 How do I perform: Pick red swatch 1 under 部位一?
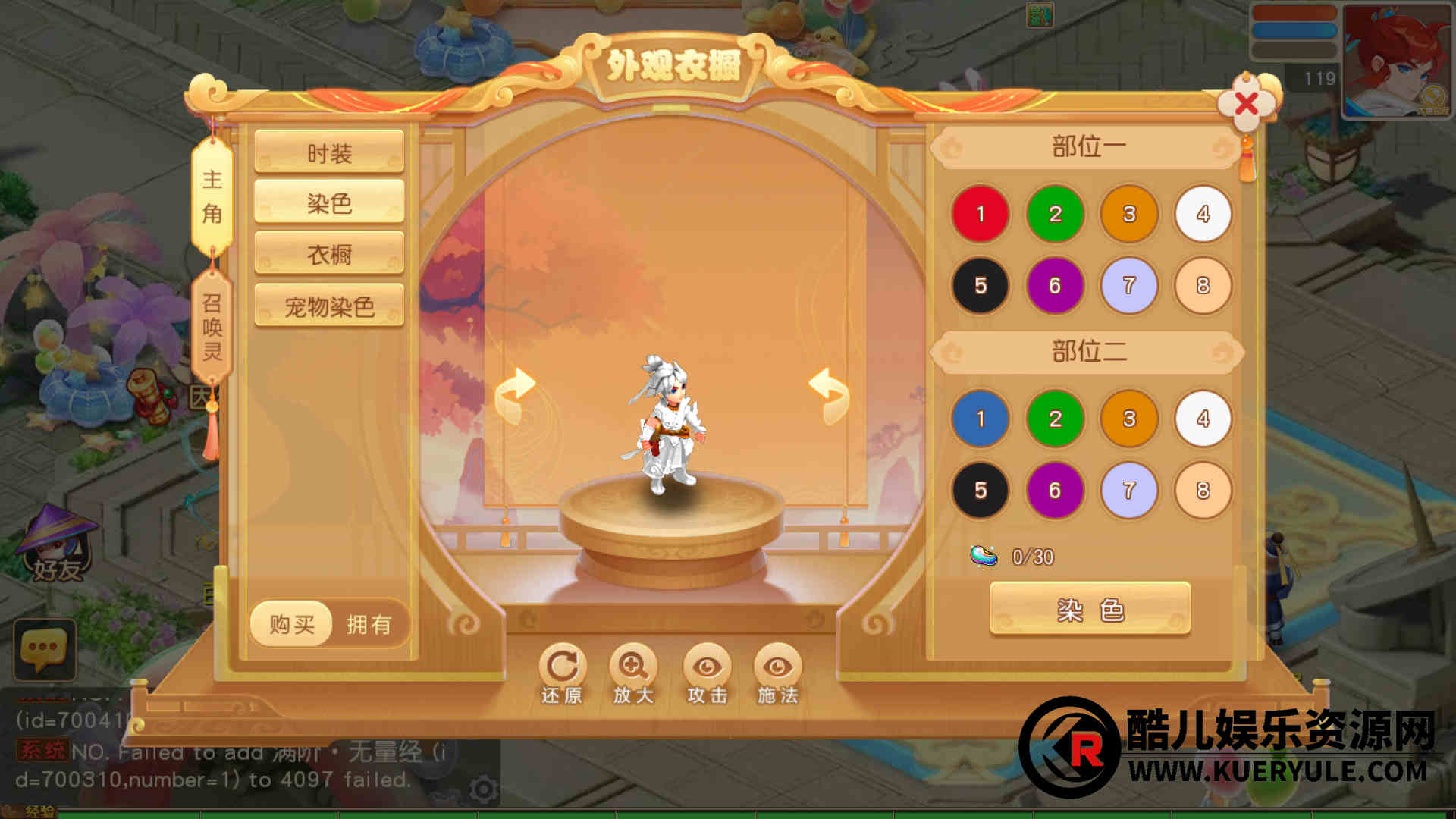[980, 214]
